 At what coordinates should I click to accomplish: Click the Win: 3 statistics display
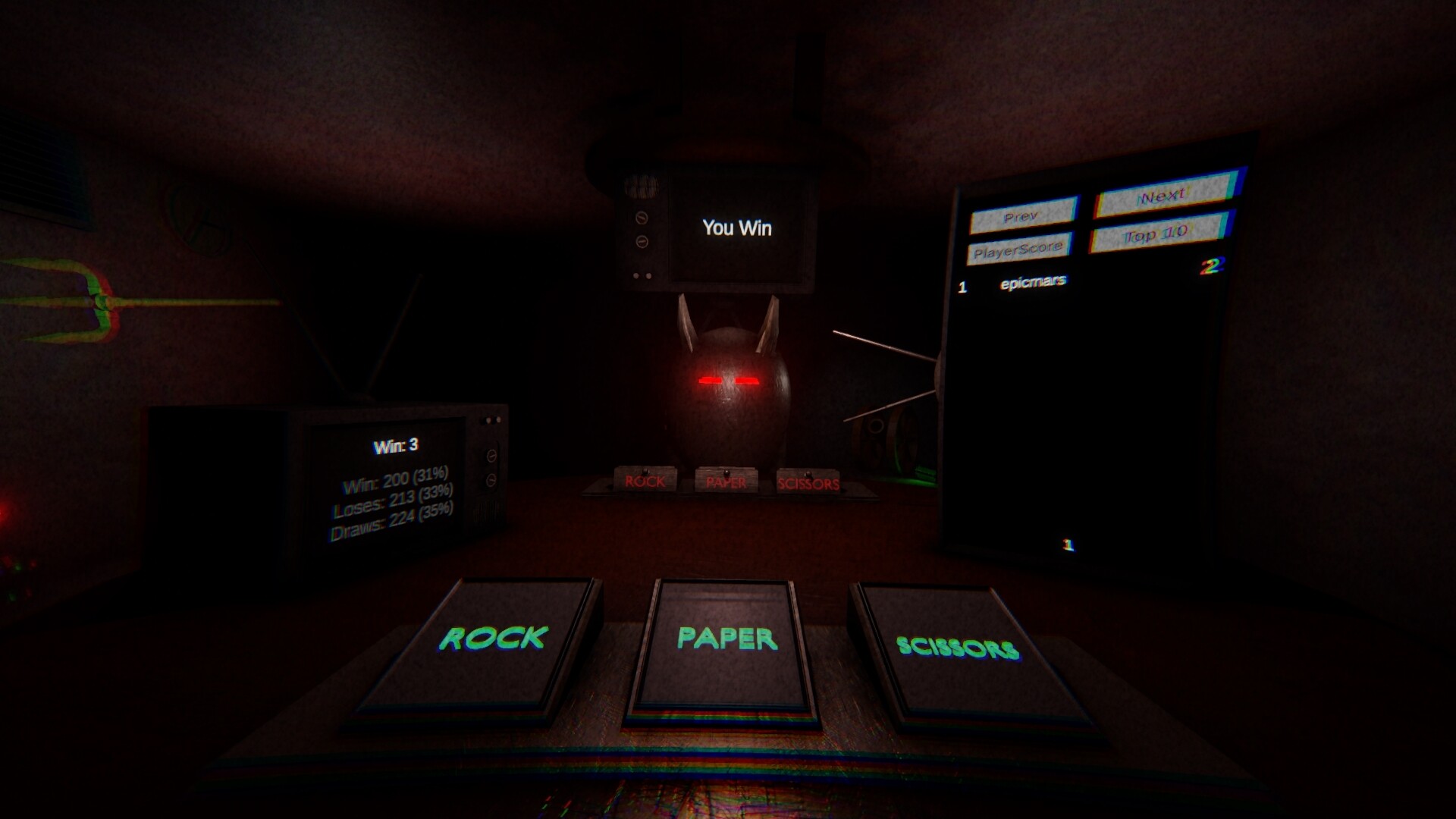(395, 446)
